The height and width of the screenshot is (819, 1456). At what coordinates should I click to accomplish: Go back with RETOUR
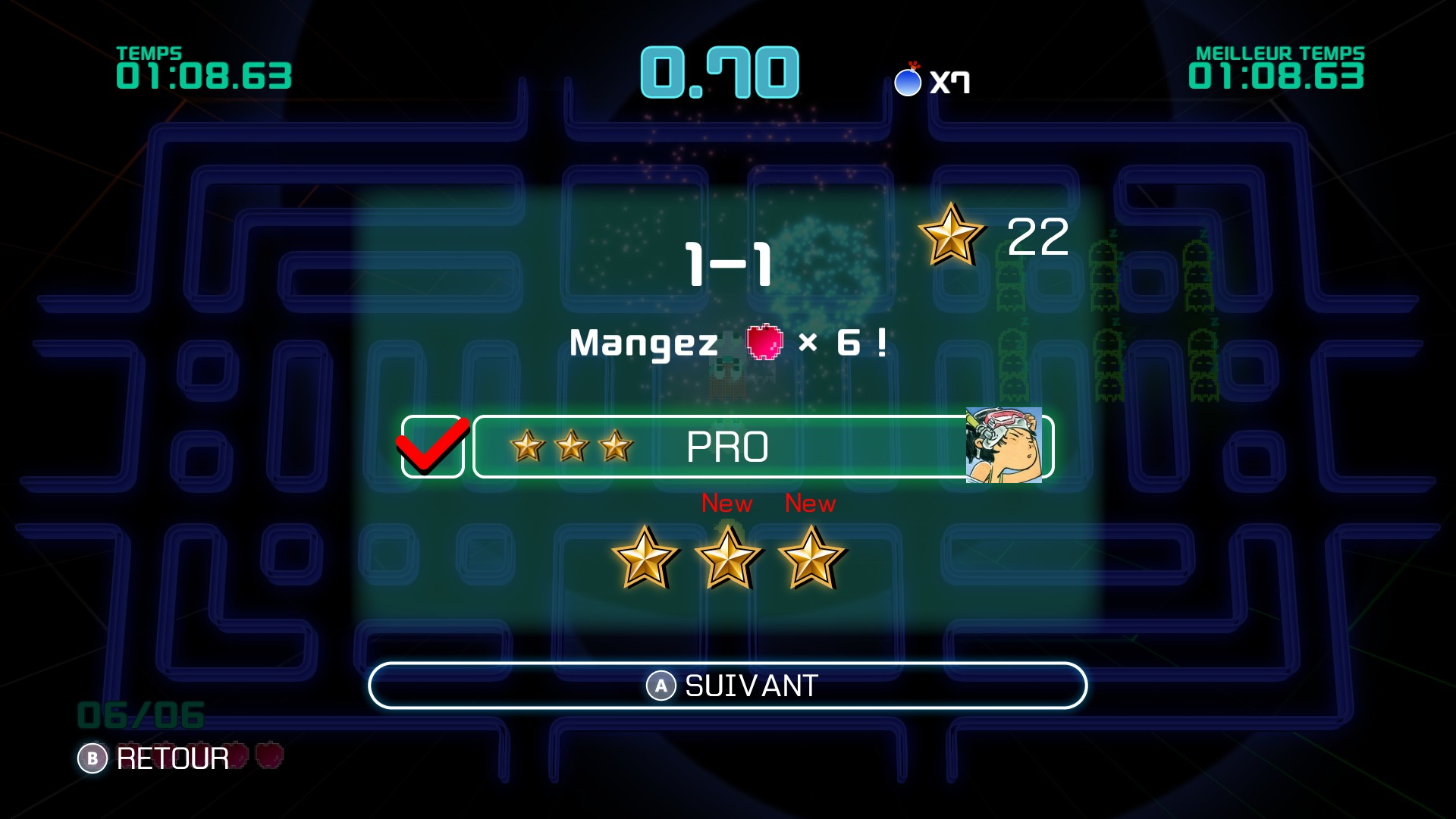click(154, 758)
